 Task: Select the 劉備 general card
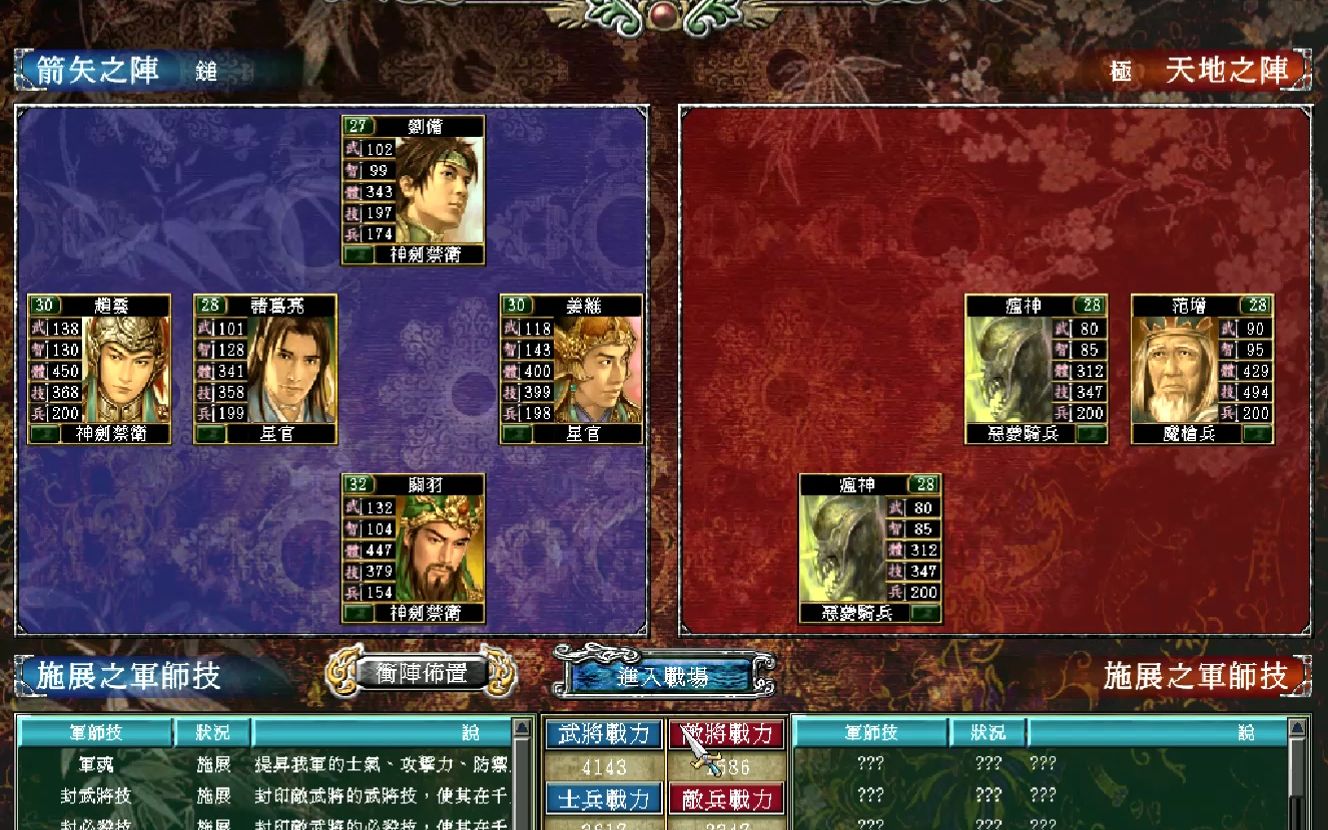tap(413, 190)
